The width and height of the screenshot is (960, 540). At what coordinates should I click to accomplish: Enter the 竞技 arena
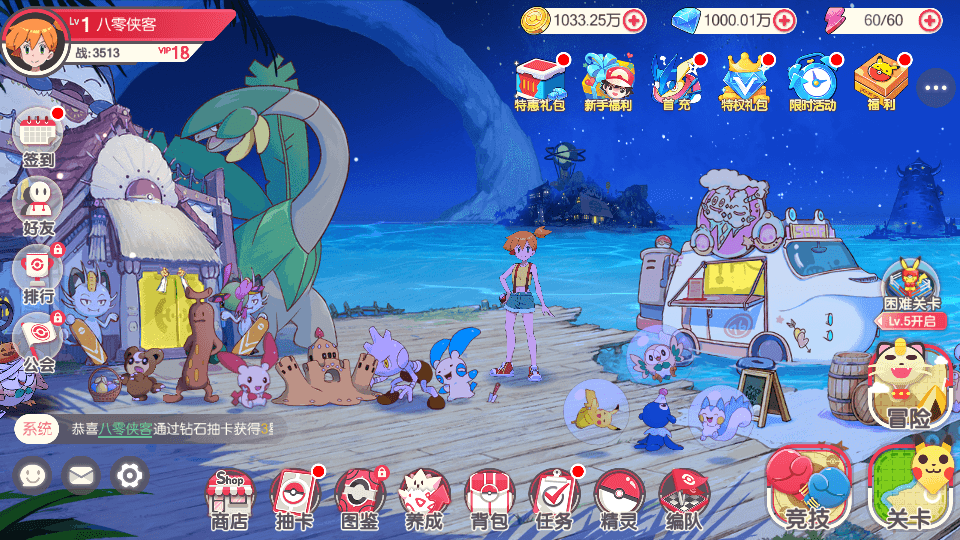click(807, 488)
